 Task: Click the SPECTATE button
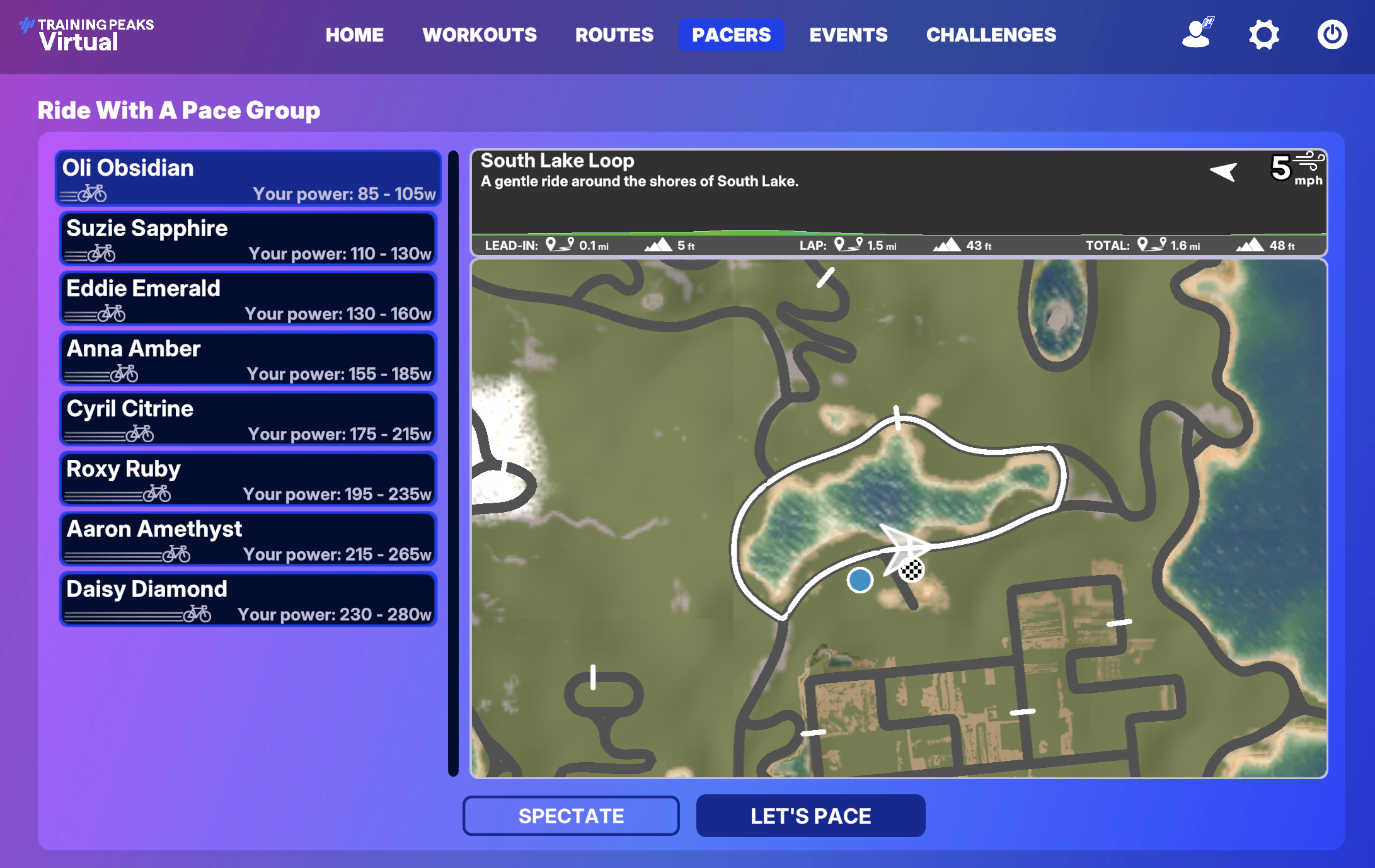(571, 816)
